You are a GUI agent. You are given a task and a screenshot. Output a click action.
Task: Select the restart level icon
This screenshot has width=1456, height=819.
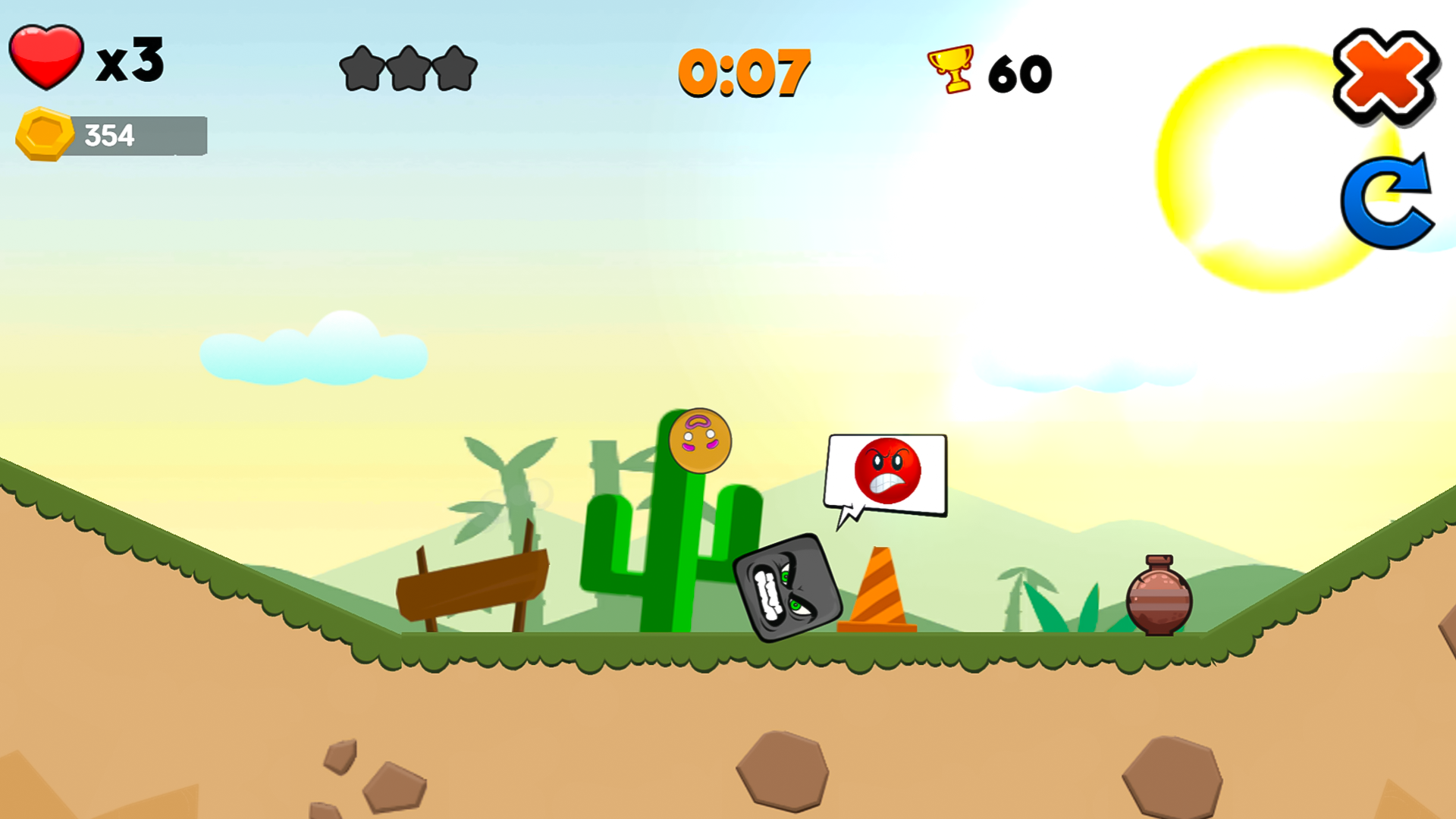click(x=1388, y=201)
